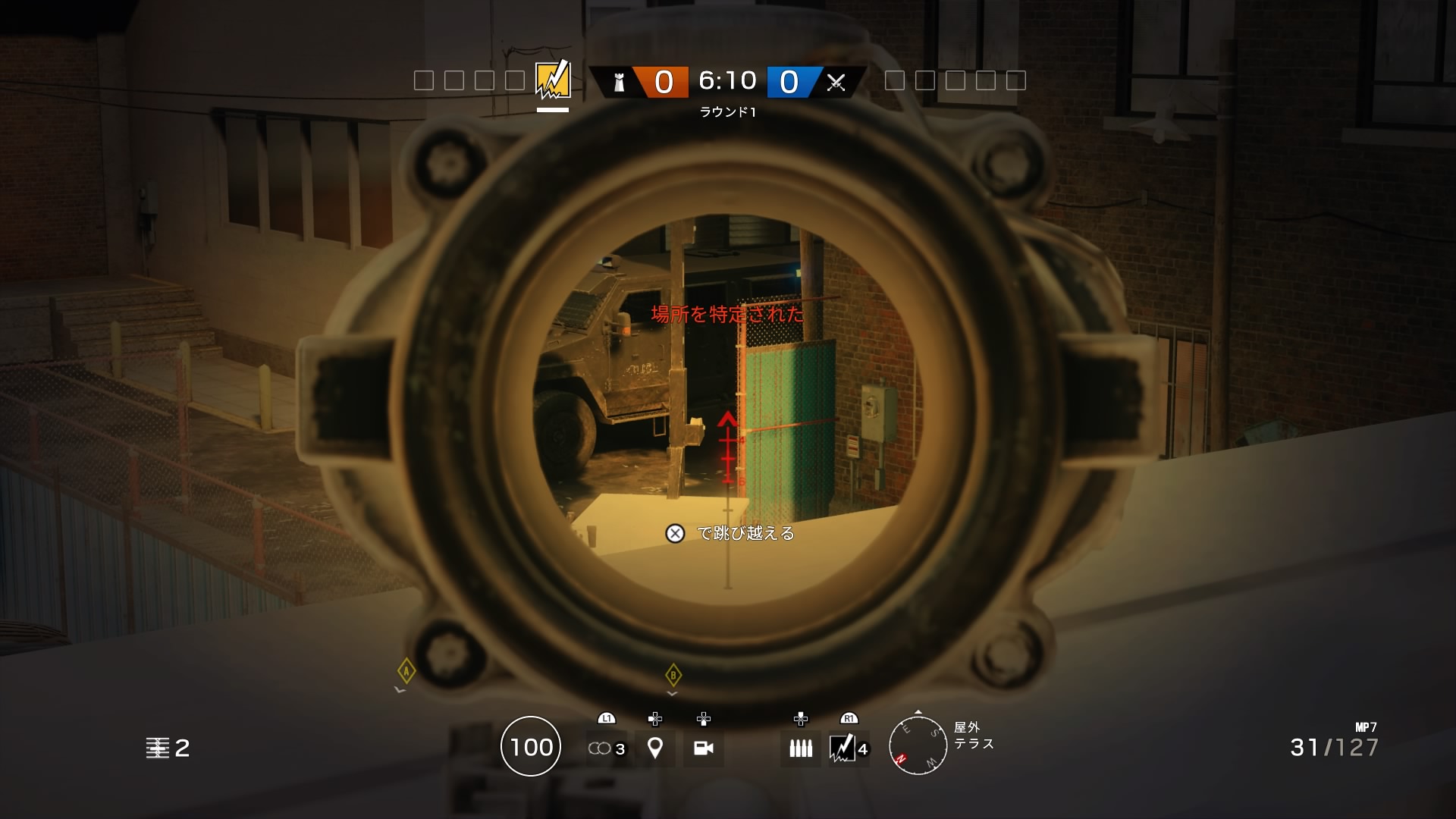1456x819 pixels.
Task: Click the ping location marker icon
Action: (x=654, y=748)
